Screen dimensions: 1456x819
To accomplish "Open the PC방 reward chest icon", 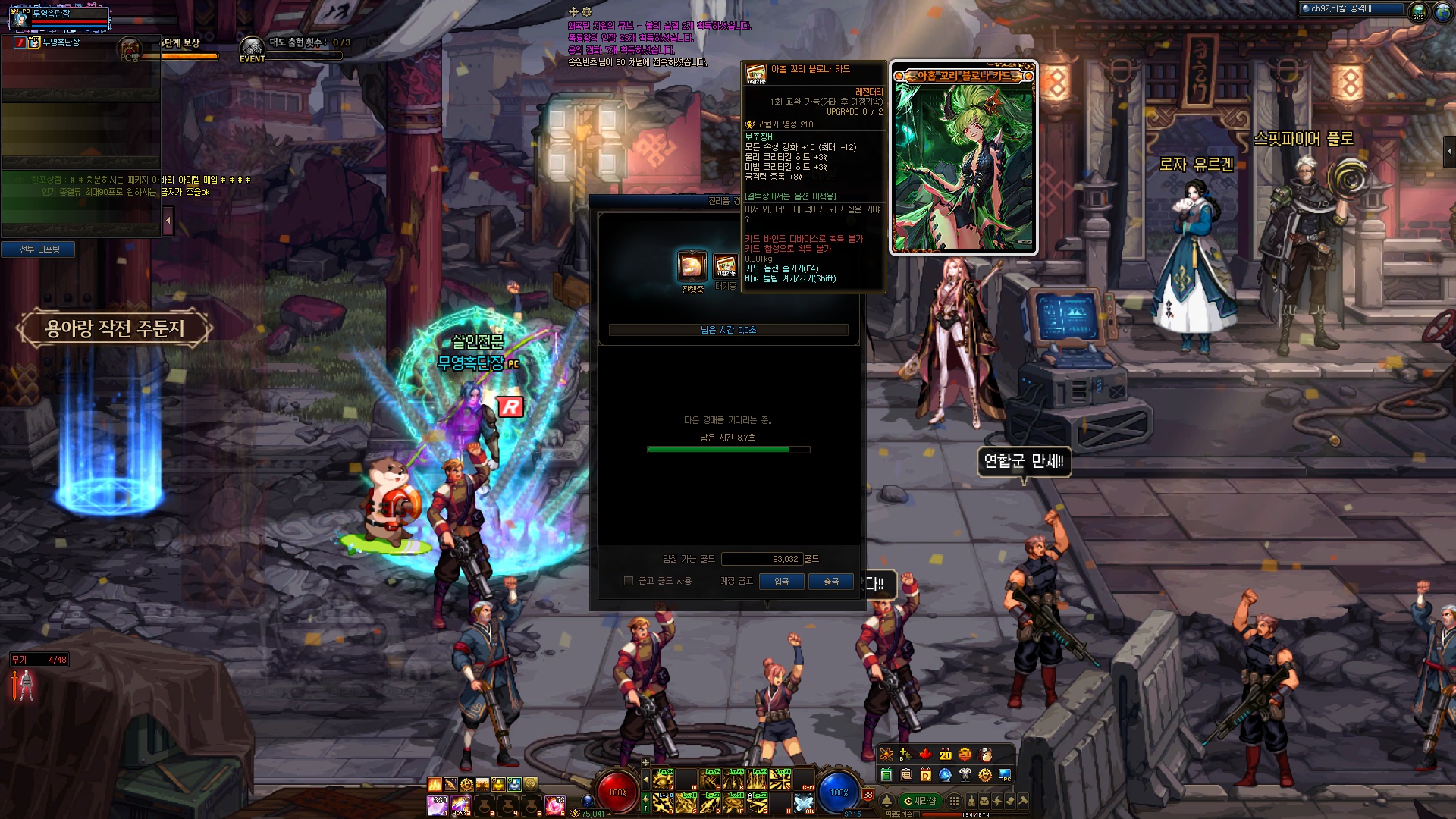I will tap(130, 50).
